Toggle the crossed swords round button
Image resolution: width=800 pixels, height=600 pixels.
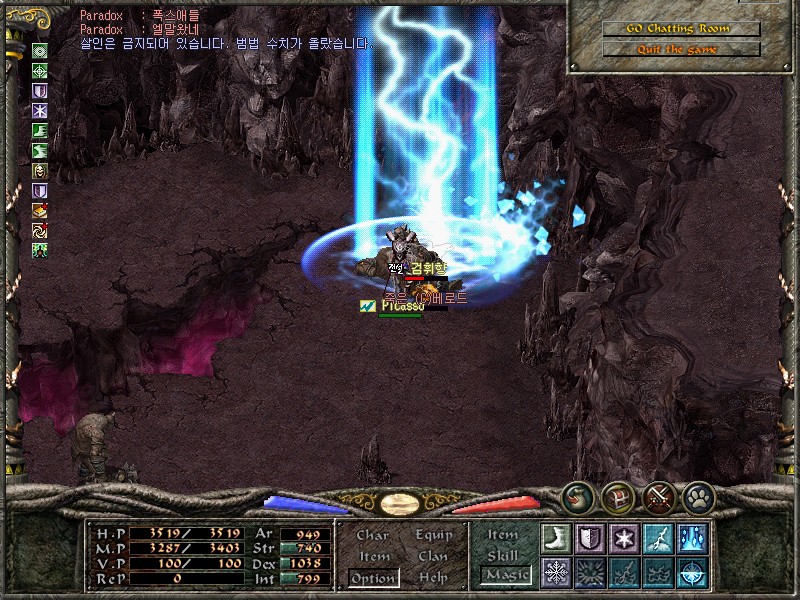(x=658, y=496)
